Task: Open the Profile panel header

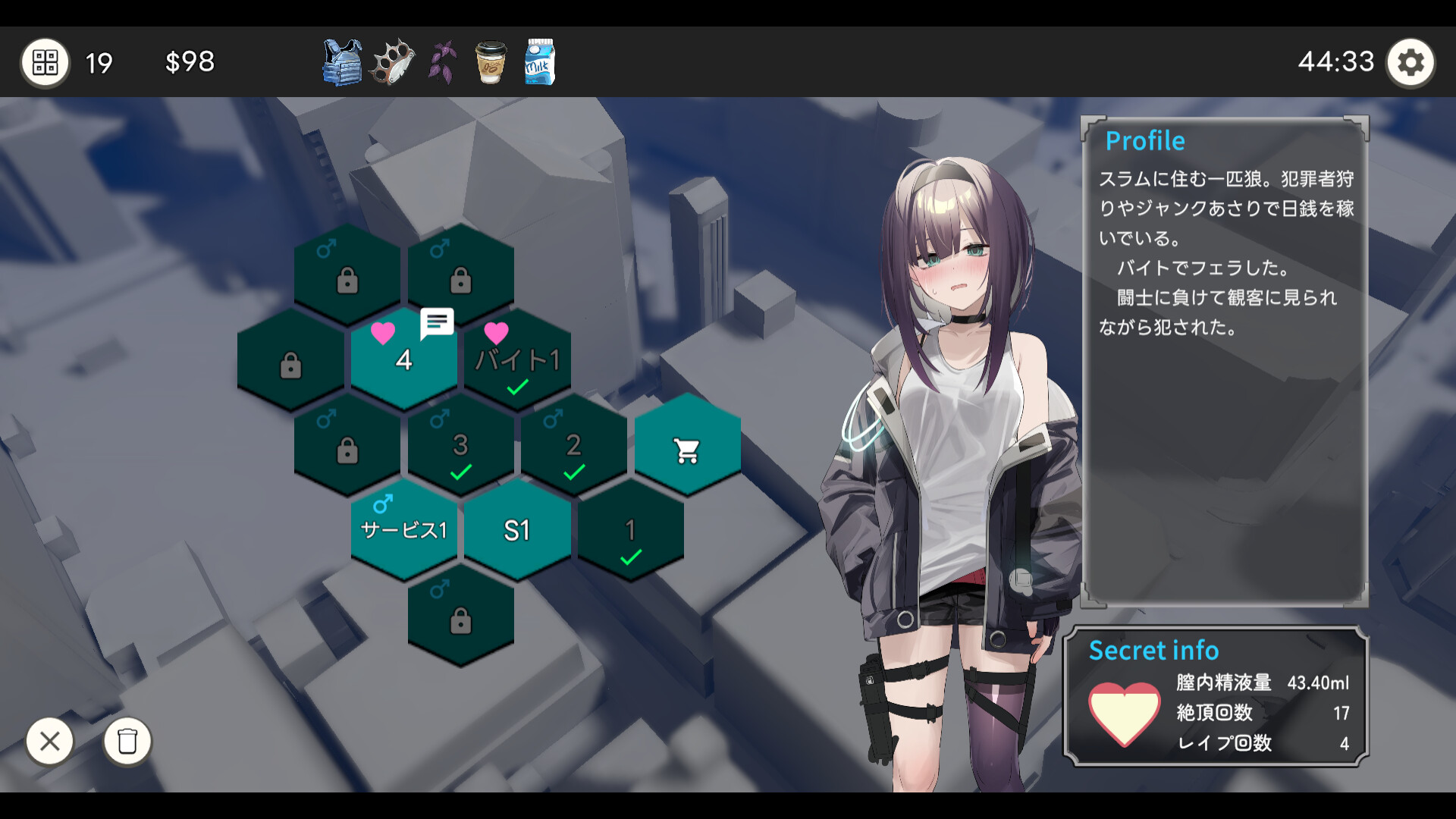Action: [x=1145, y=140]
